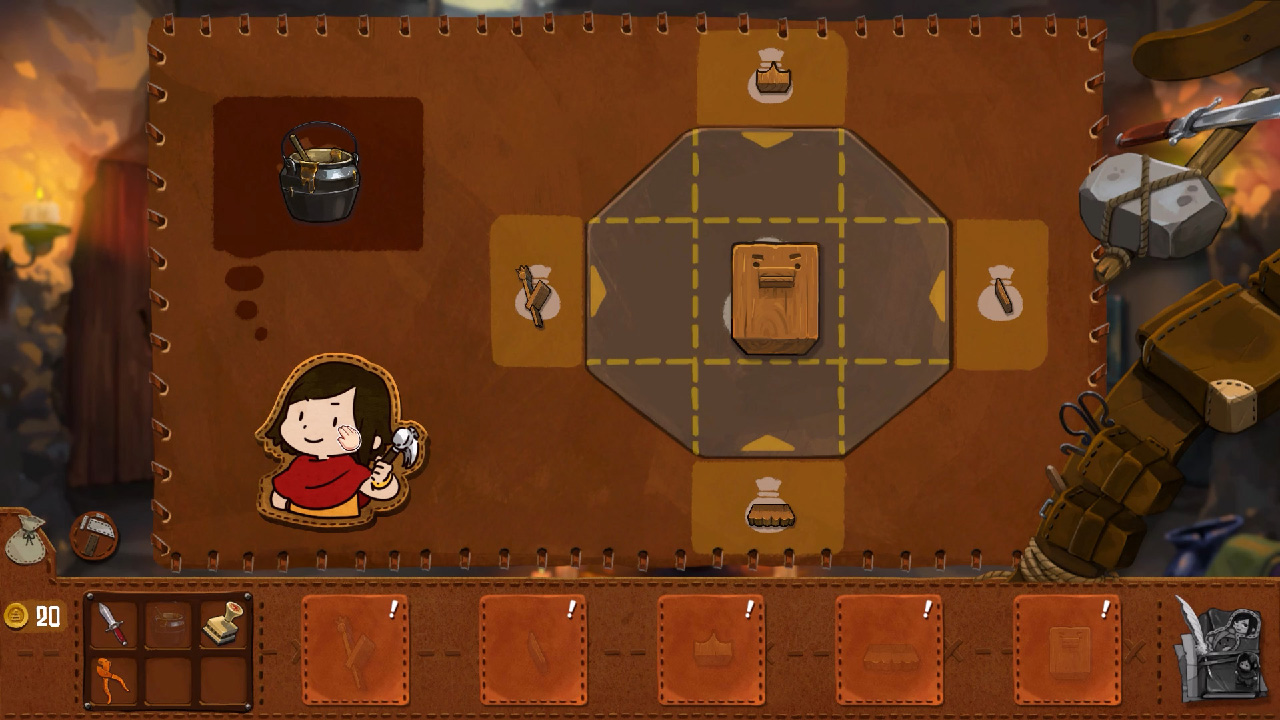1280x720 pixels.
Task: Click the top pouch holding a wooden plank
Action: tap(770, 72)
